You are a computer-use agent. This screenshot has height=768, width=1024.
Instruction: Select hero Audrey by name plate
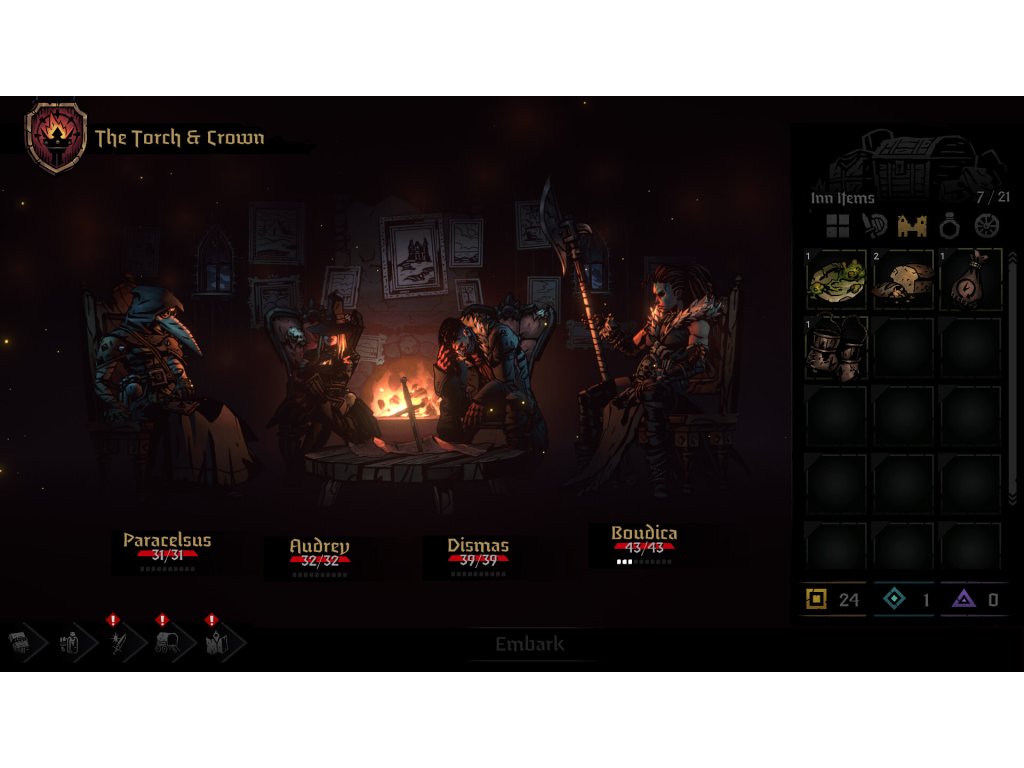(319, 547)
